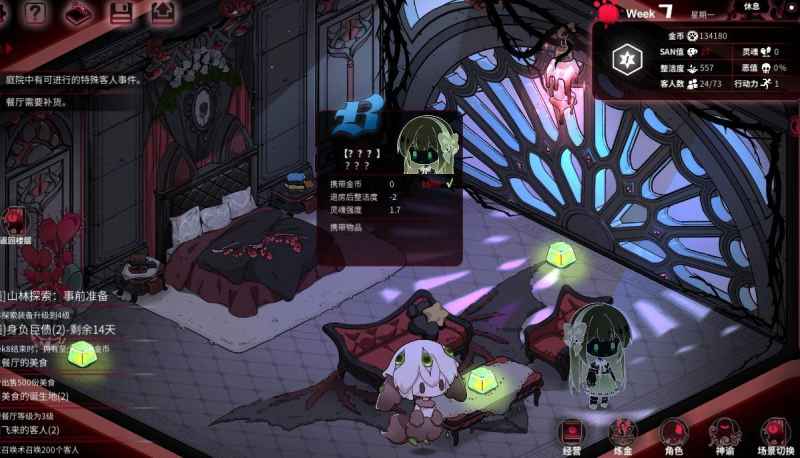Open the 经营 management menu
Image resolution: width=800 pixels, height=458 pixels.
(x=572, y=436)
